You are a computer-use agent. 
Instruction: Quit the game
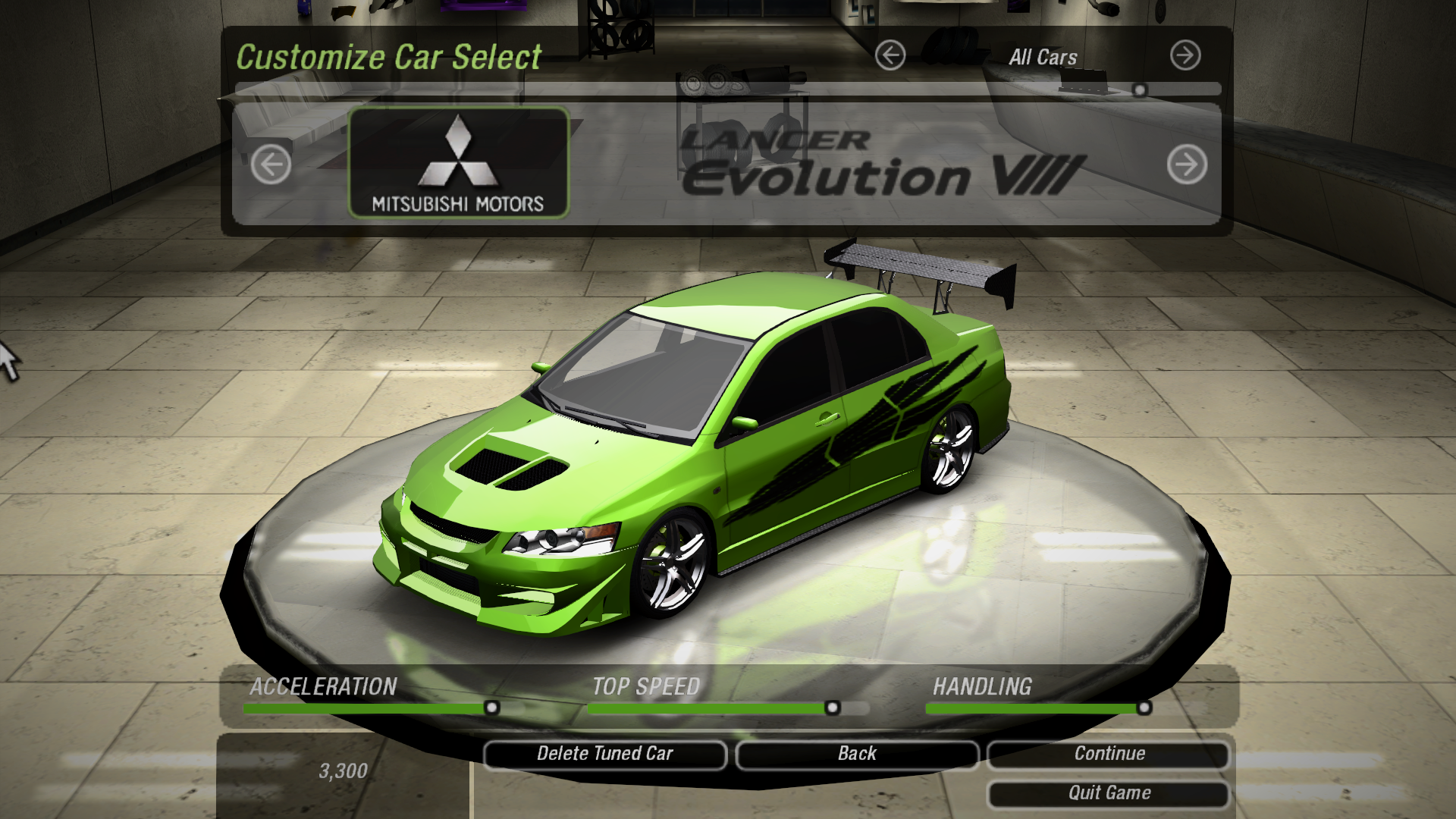pos(1109,793)
